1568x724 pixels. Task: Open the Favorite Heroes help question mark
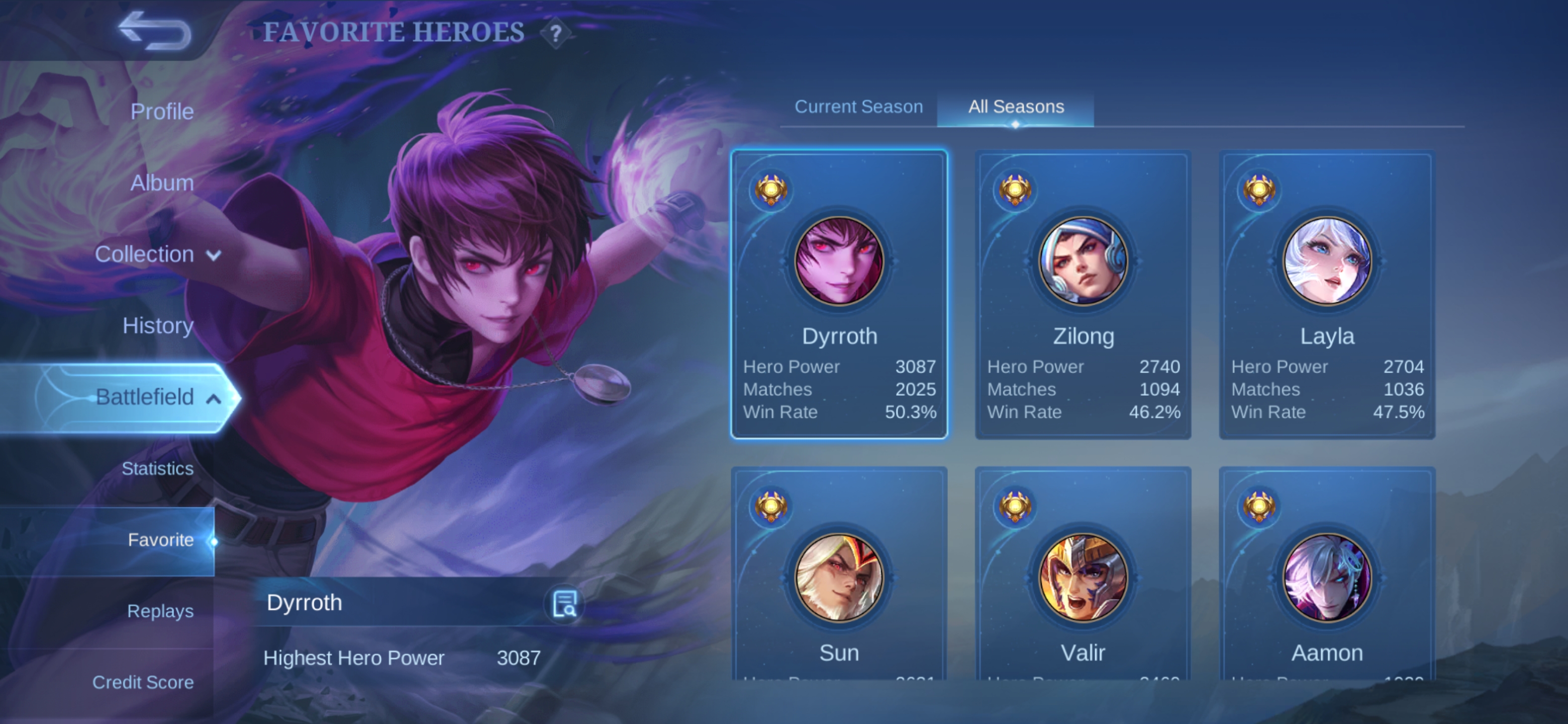[x=555, y=33]
